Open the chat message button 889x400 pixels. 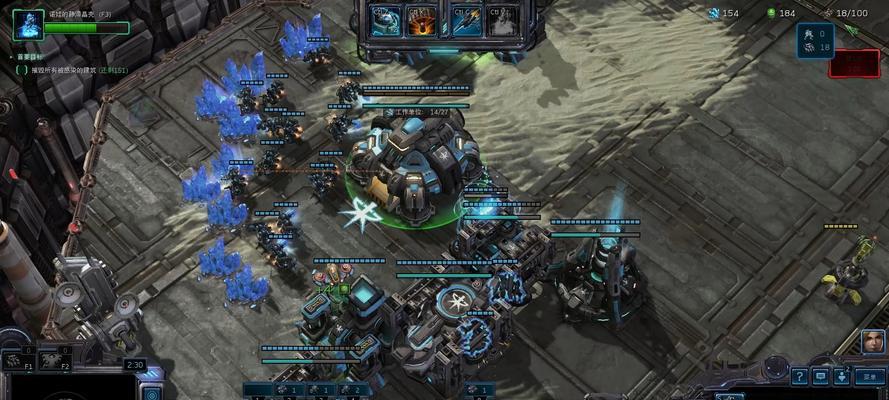point(820,376)
